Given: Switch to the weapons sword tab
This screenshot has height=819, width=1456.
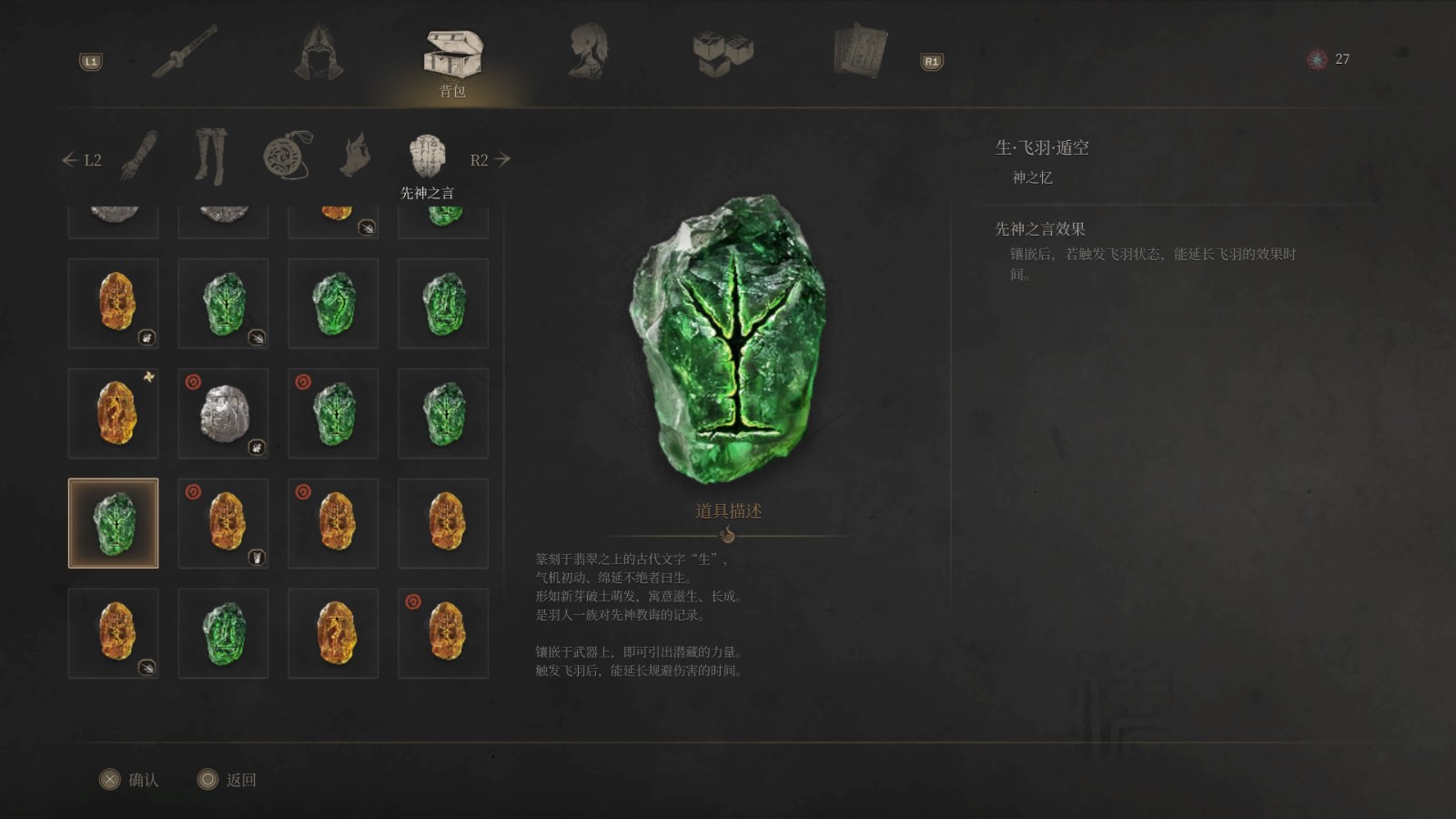Looking at the screenshot, I should (x=184, y=52).
